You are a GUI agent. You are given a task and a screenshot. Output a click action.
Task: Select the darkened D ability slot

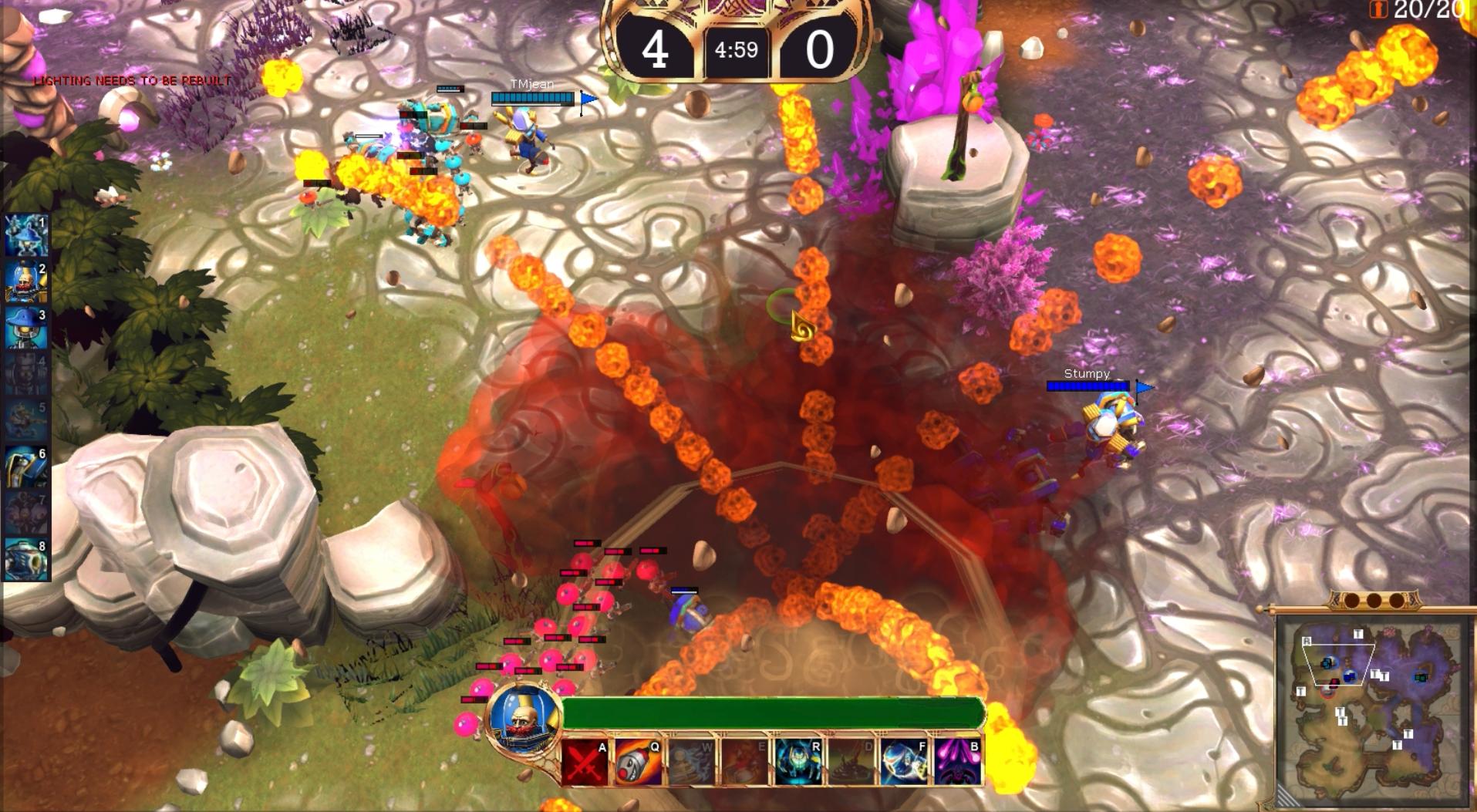(851, 762)
